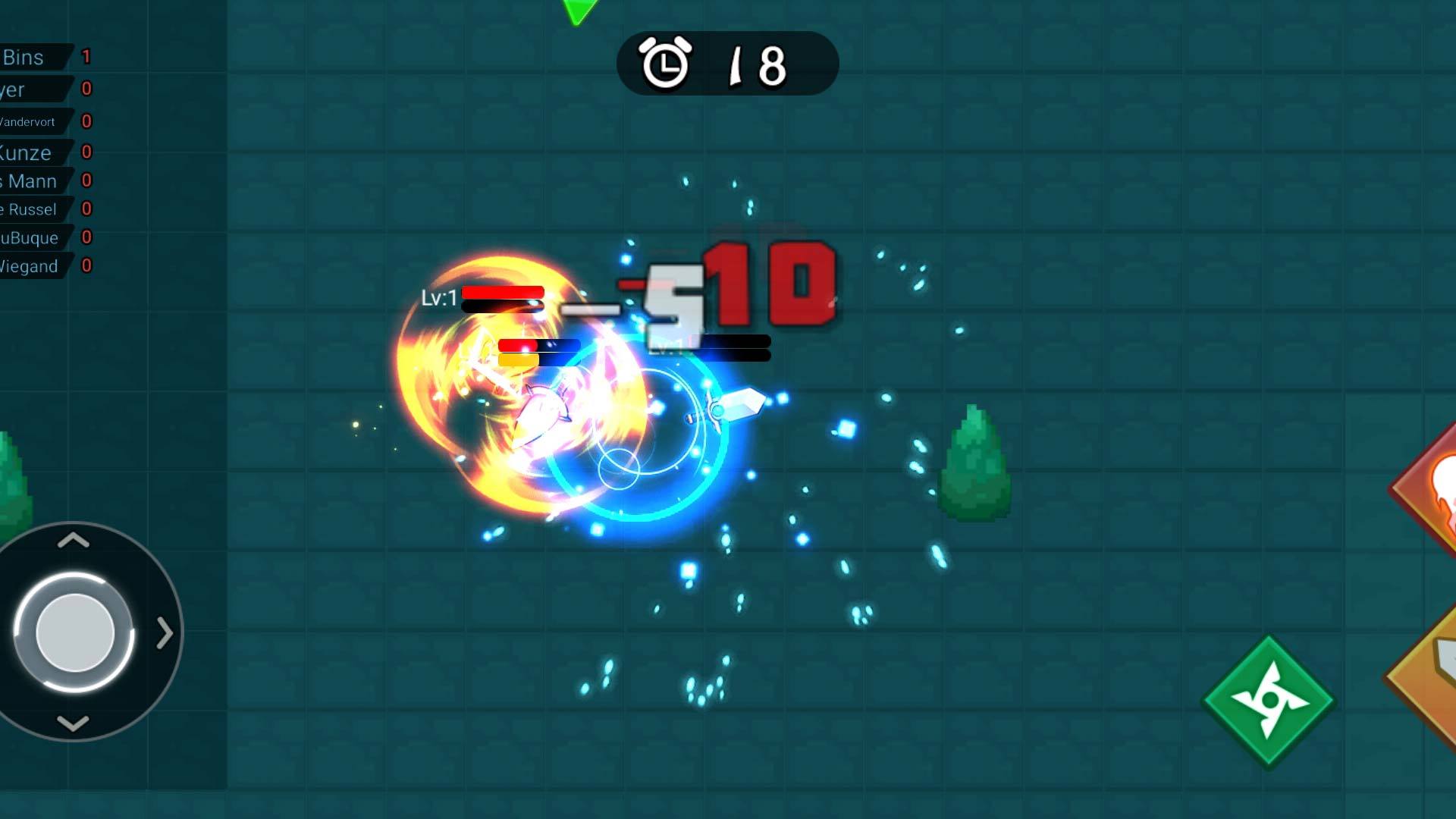Tap Wiegand's score of 0
1456x819 pixels.
pos(86,266)
